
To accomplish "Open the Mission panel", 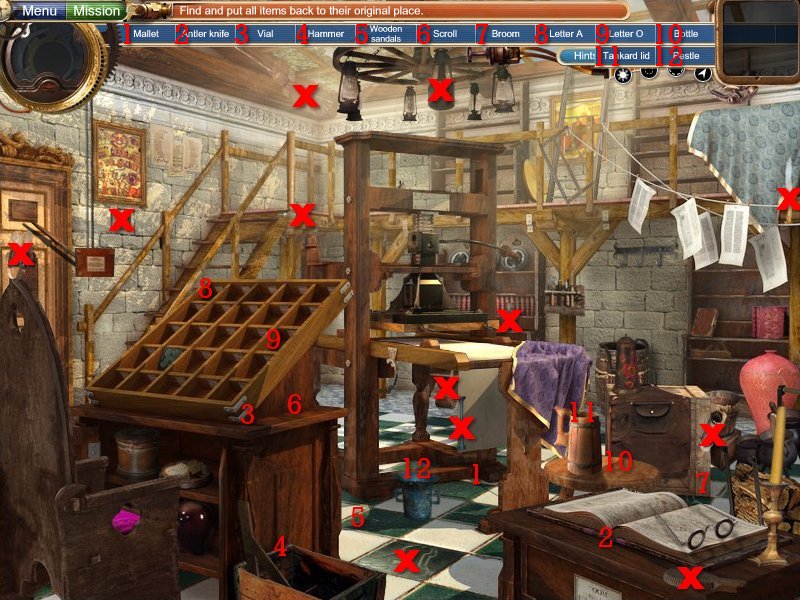I will [98, 11].
